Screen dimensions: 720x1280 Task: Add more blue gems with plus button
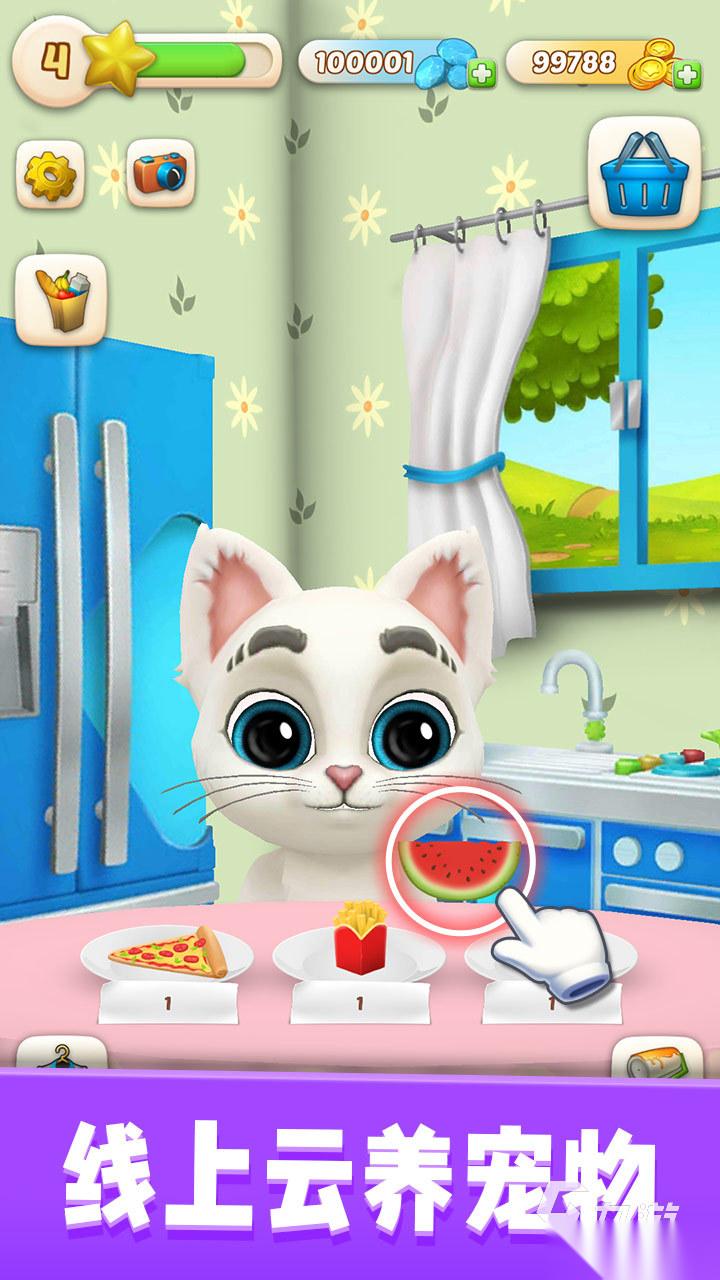click(482, 73)
